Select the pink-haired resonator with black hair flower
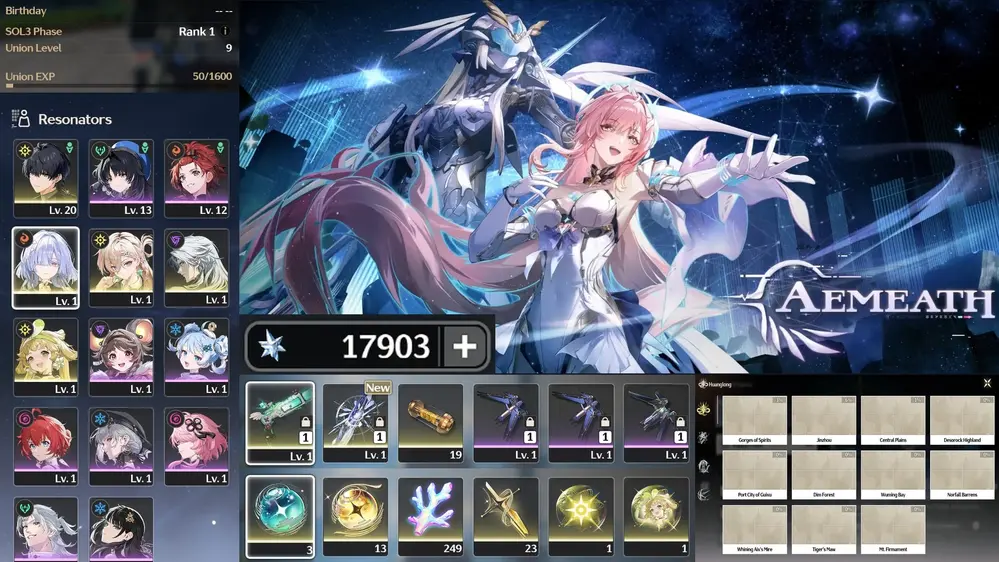 click(x=196, y=446)
